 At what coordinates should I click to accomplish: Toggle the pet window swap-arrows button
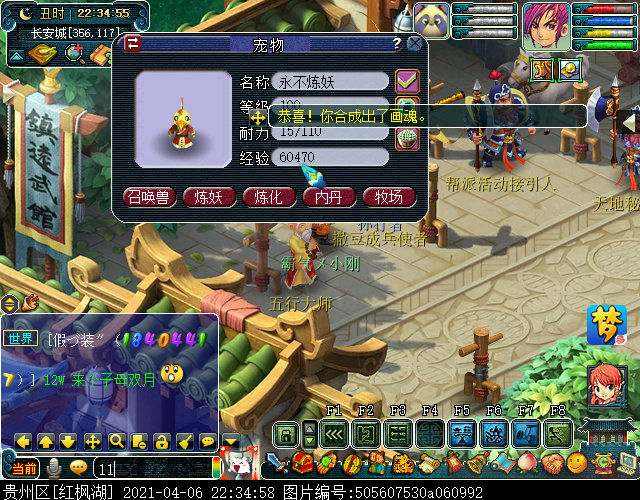tap(132, 43)
